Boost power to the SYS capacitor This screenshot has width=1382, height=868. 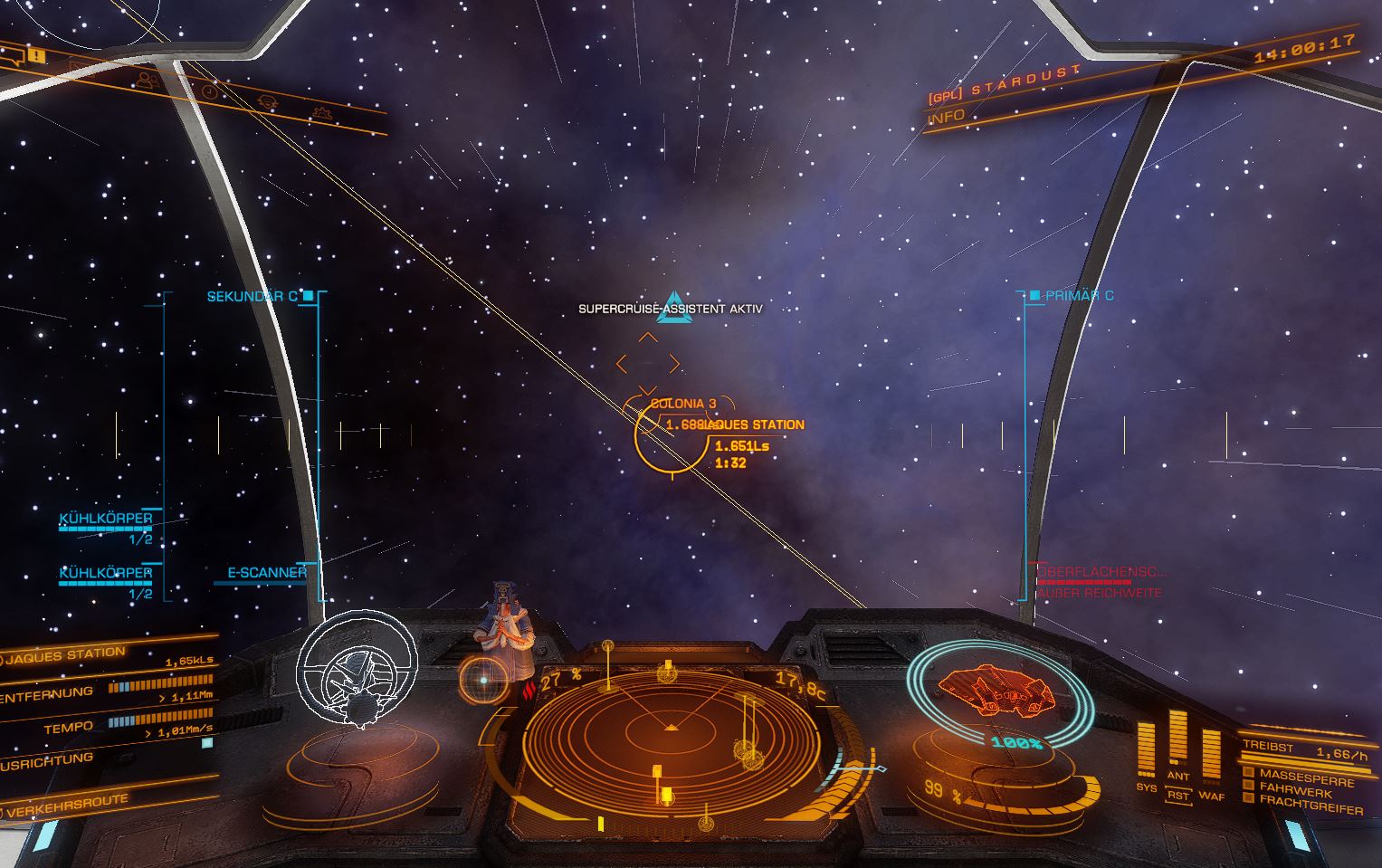click(x=1147, y=749)
